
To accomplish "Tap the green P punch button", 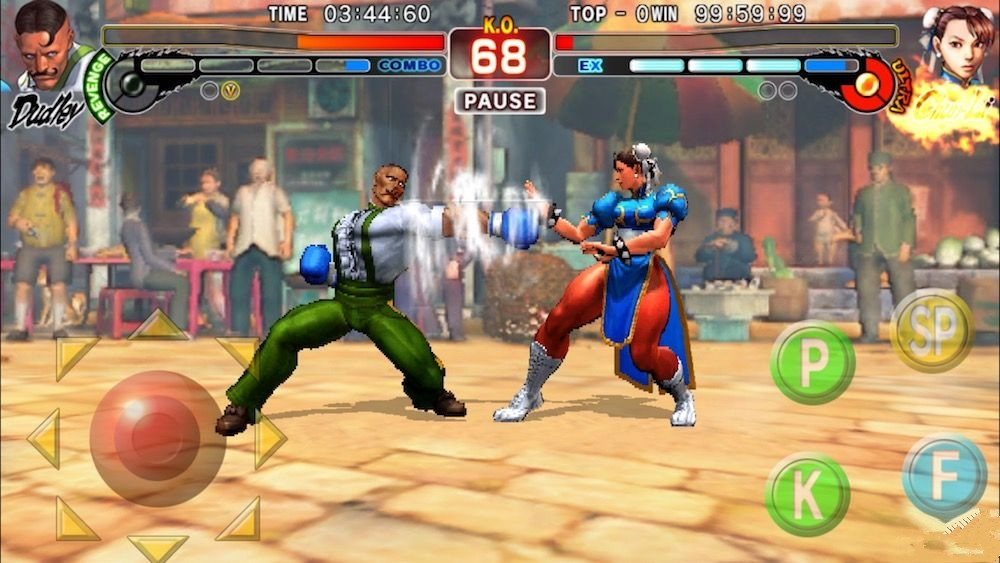I will tap(812, 362).
